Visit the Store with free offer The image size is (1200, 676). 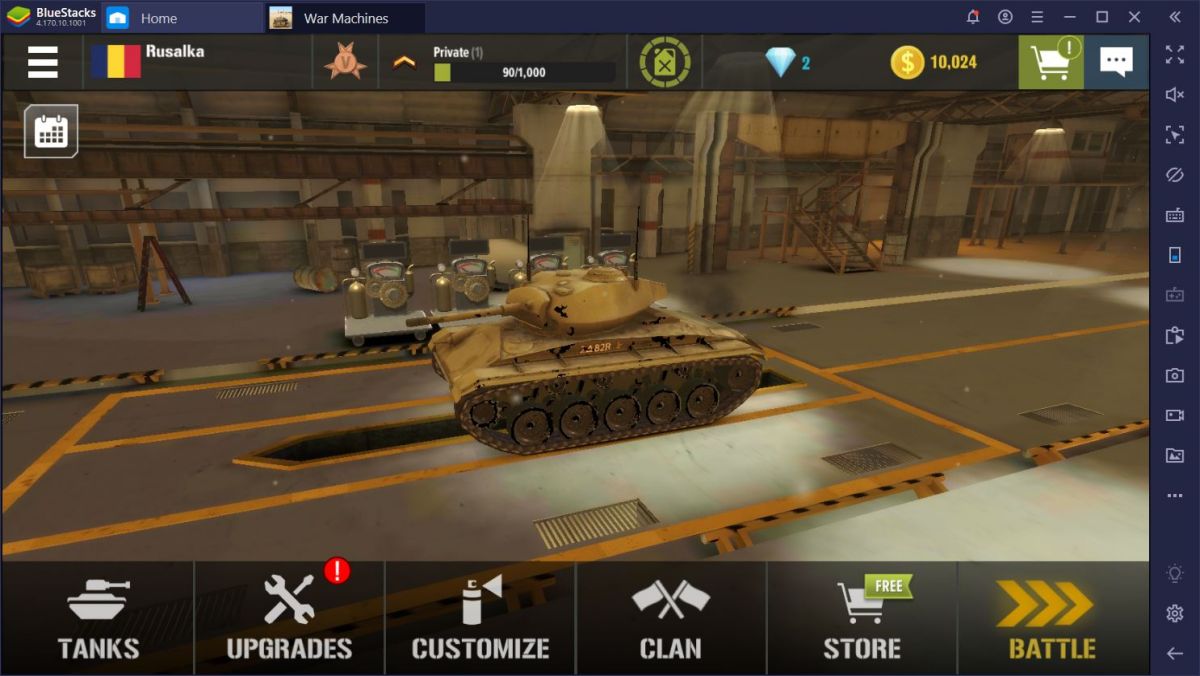pyautogui.click(x=862, y=618)
